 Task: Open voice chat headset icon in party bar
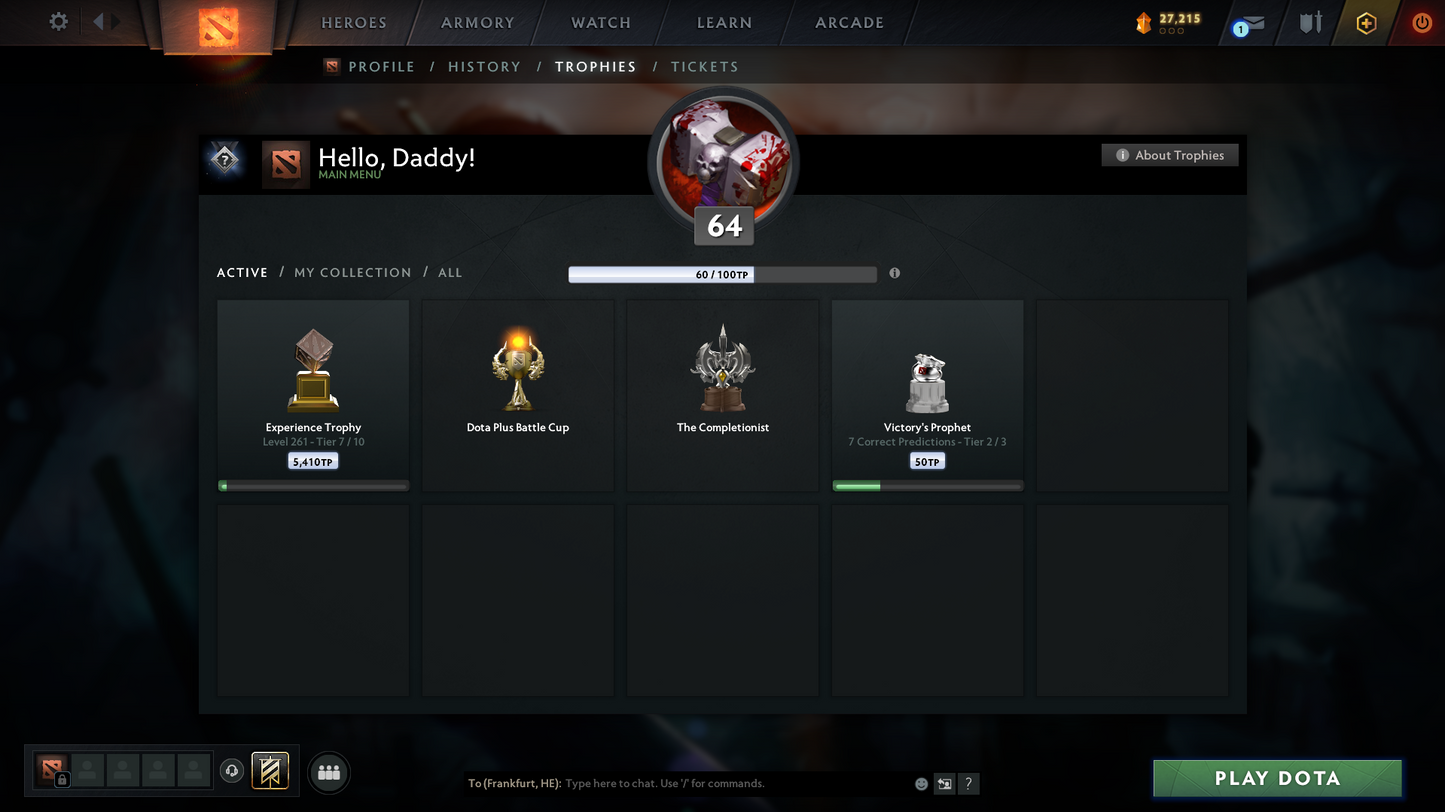[230, 770]
